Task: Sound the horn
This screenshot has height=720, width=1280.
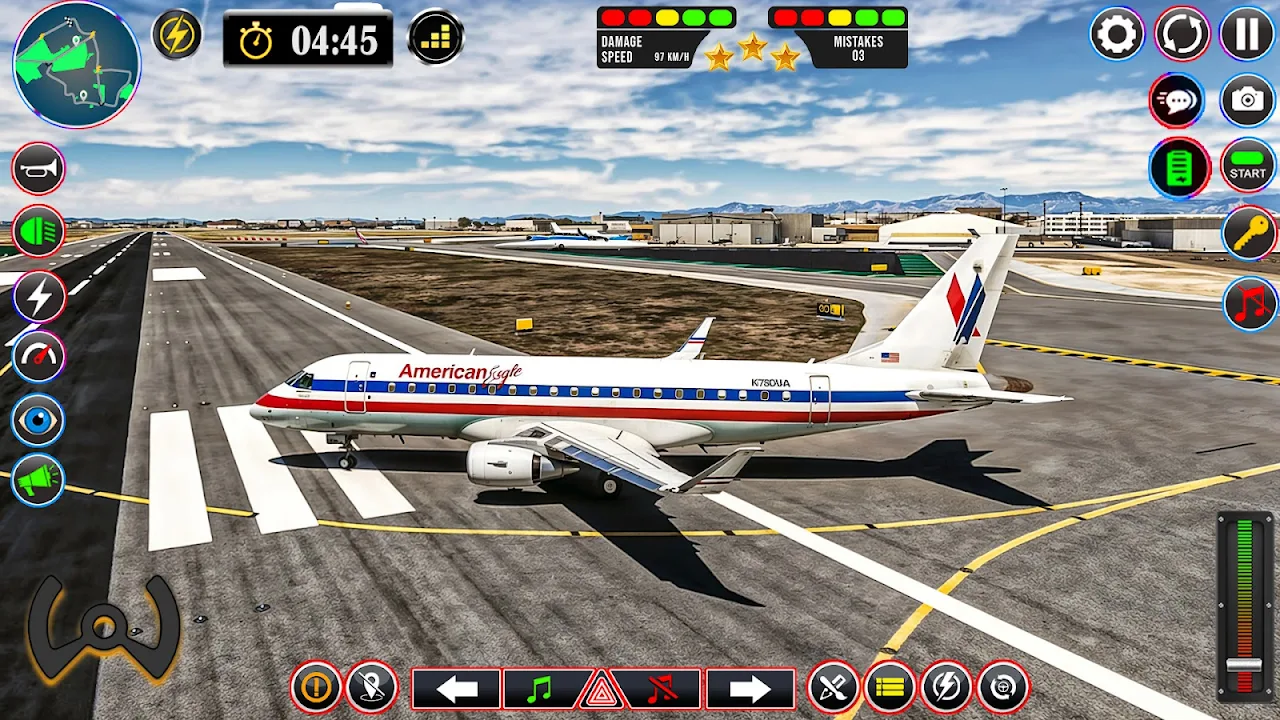Action: click(x=39, y=169)
